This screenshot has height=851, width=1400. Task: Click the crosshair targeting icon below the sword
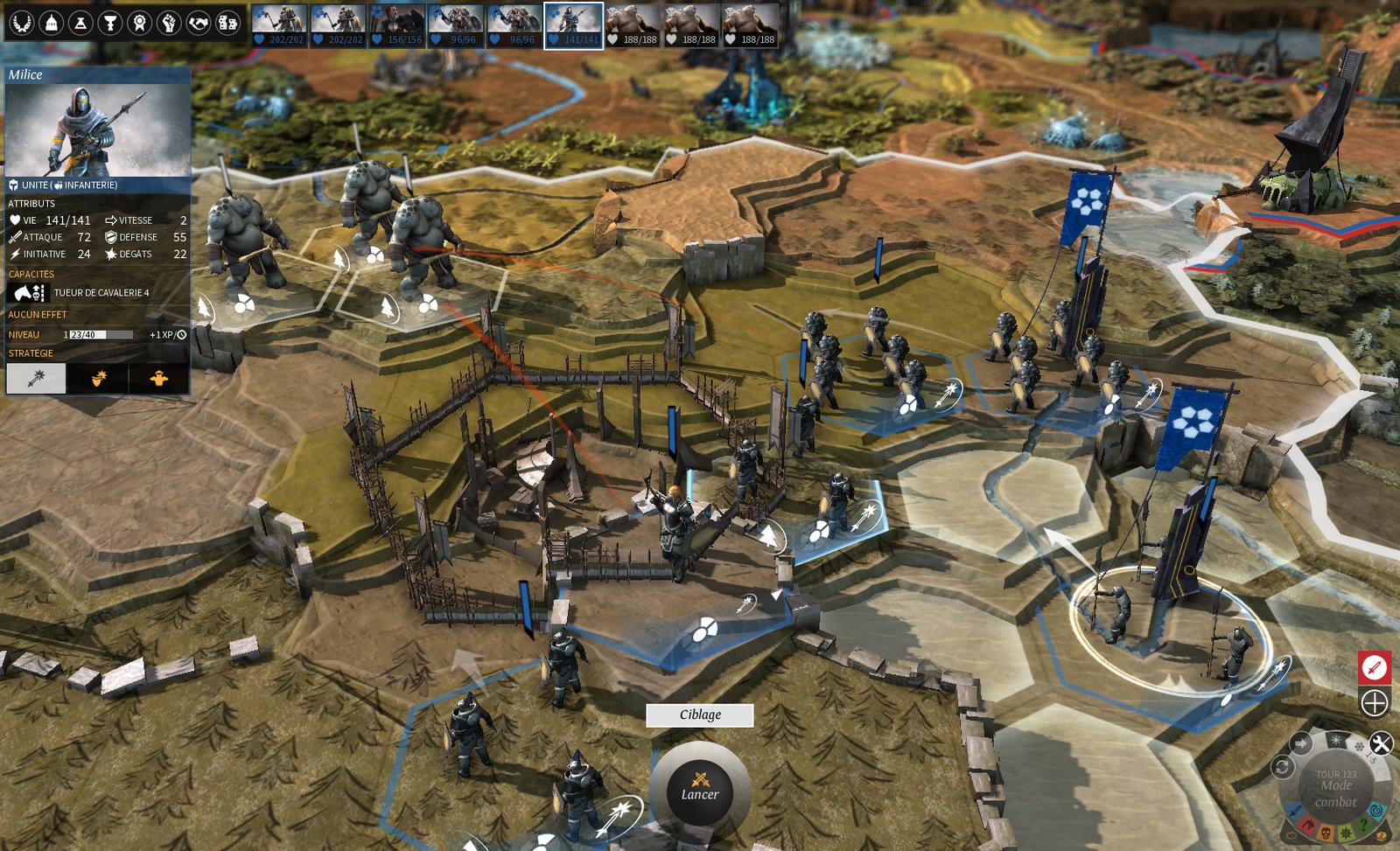[x=1374, y=701]
